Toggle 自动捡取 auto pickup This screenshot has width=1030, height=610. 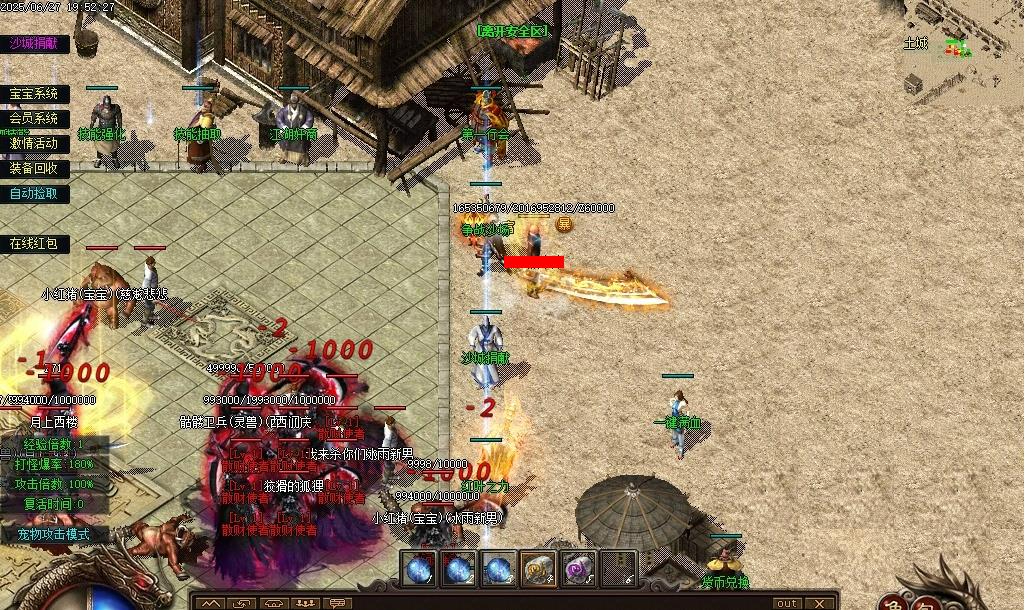click(x=34, y=193)
